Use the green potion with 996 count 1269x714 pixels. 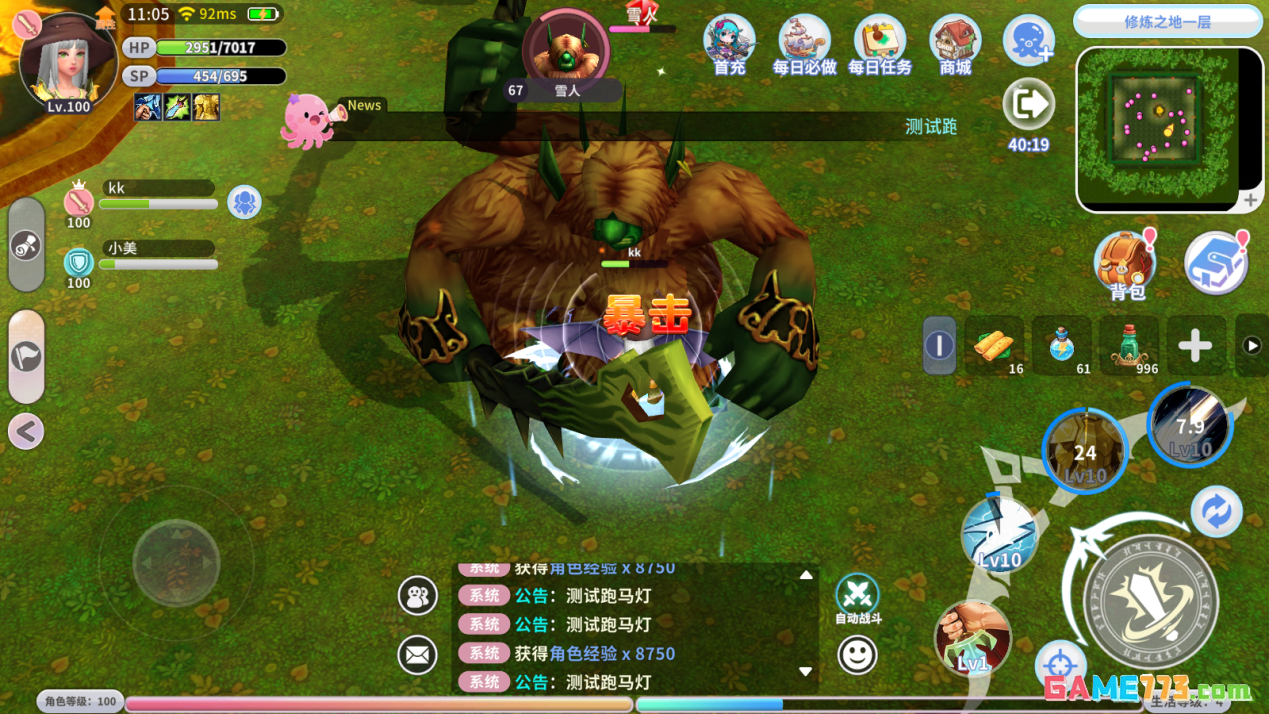click(x=1129, y=345)
